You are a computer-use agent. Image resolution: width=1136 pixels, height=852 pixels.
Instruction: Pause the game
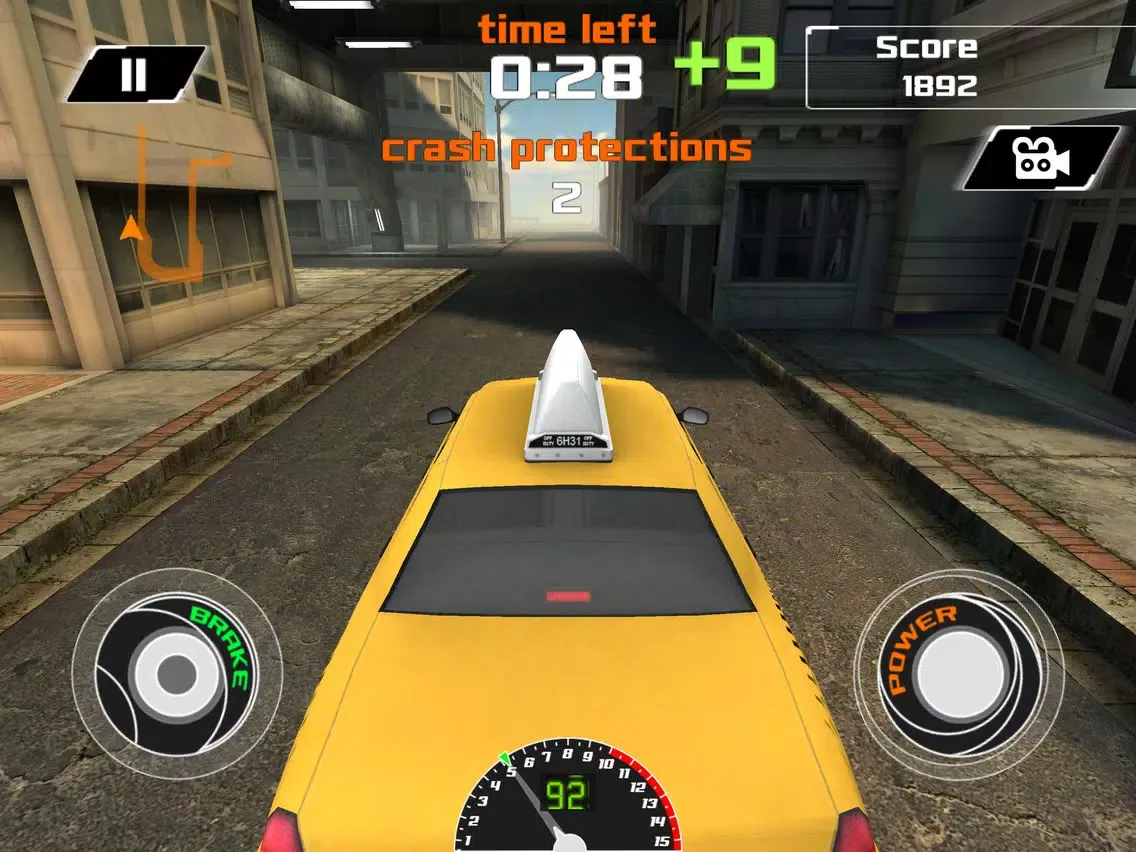click(134, 75)
